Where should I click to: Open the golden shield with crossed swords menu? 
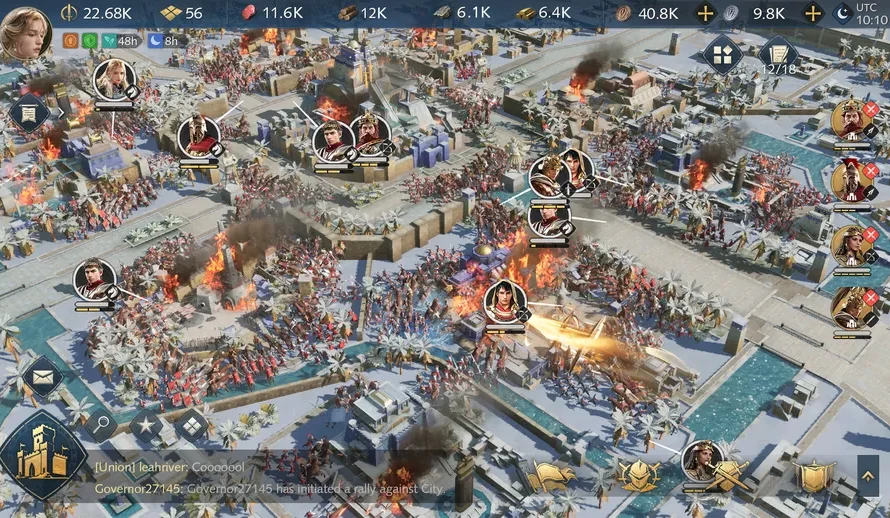point(727,476)
